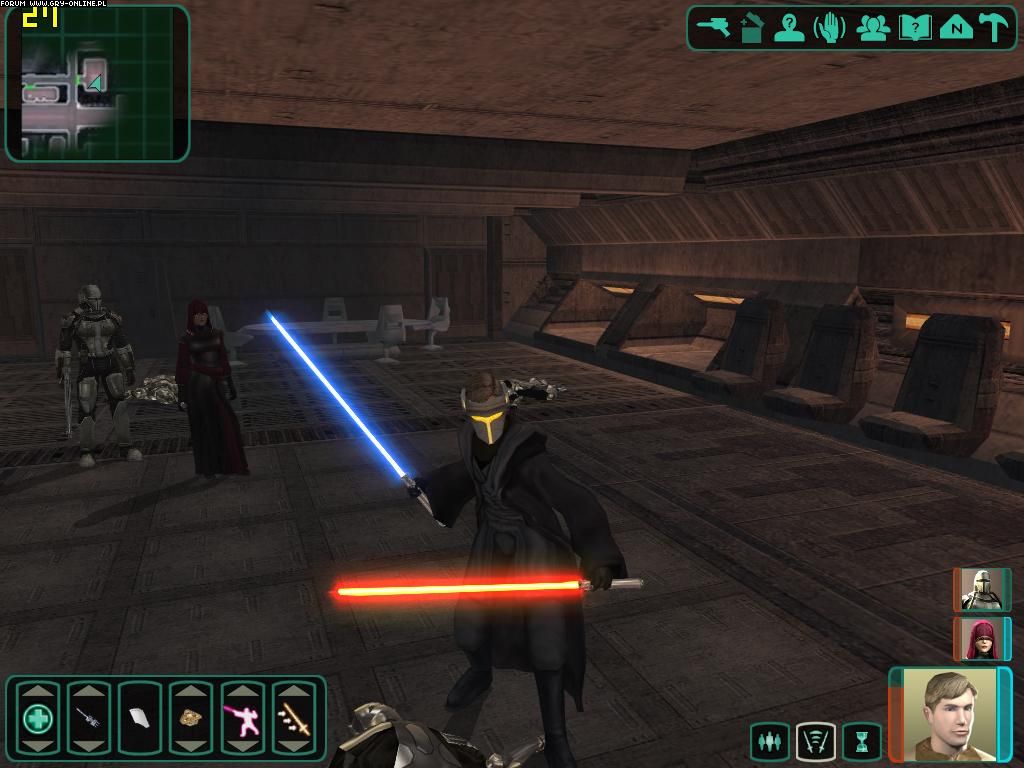Open the party selection three-heads icon
This screenshot has width=1024, height=768.
[873, 27]
